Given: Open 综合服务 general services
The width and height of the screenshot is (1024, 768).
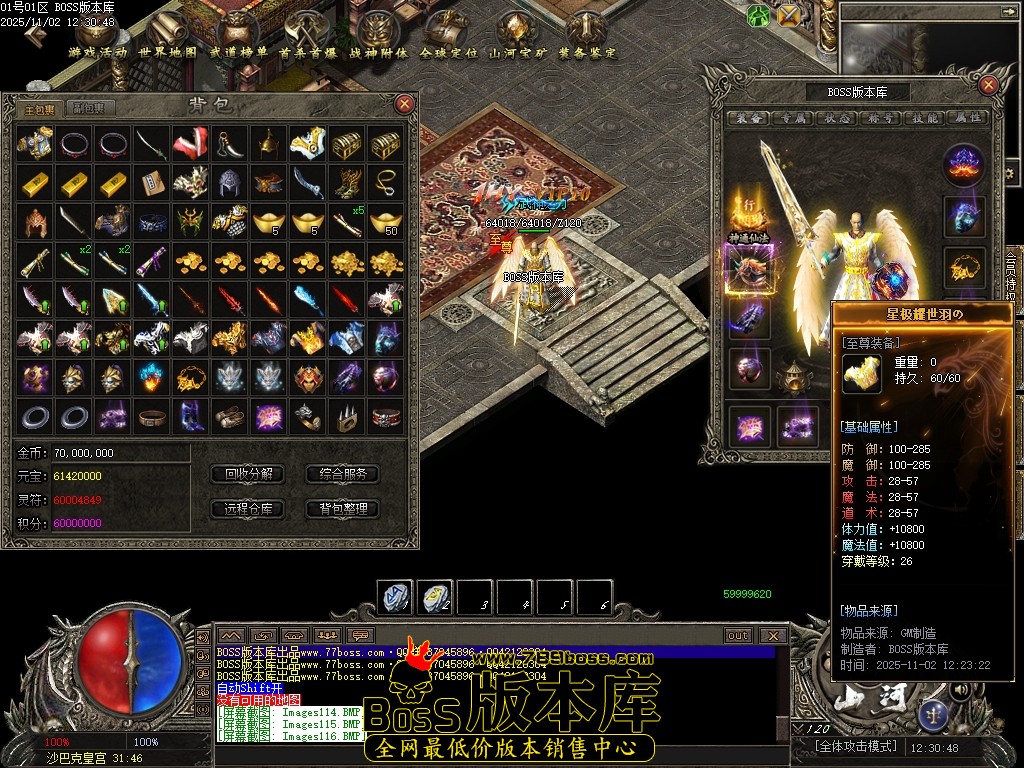Looking at the screenshot, I should 343,474.
